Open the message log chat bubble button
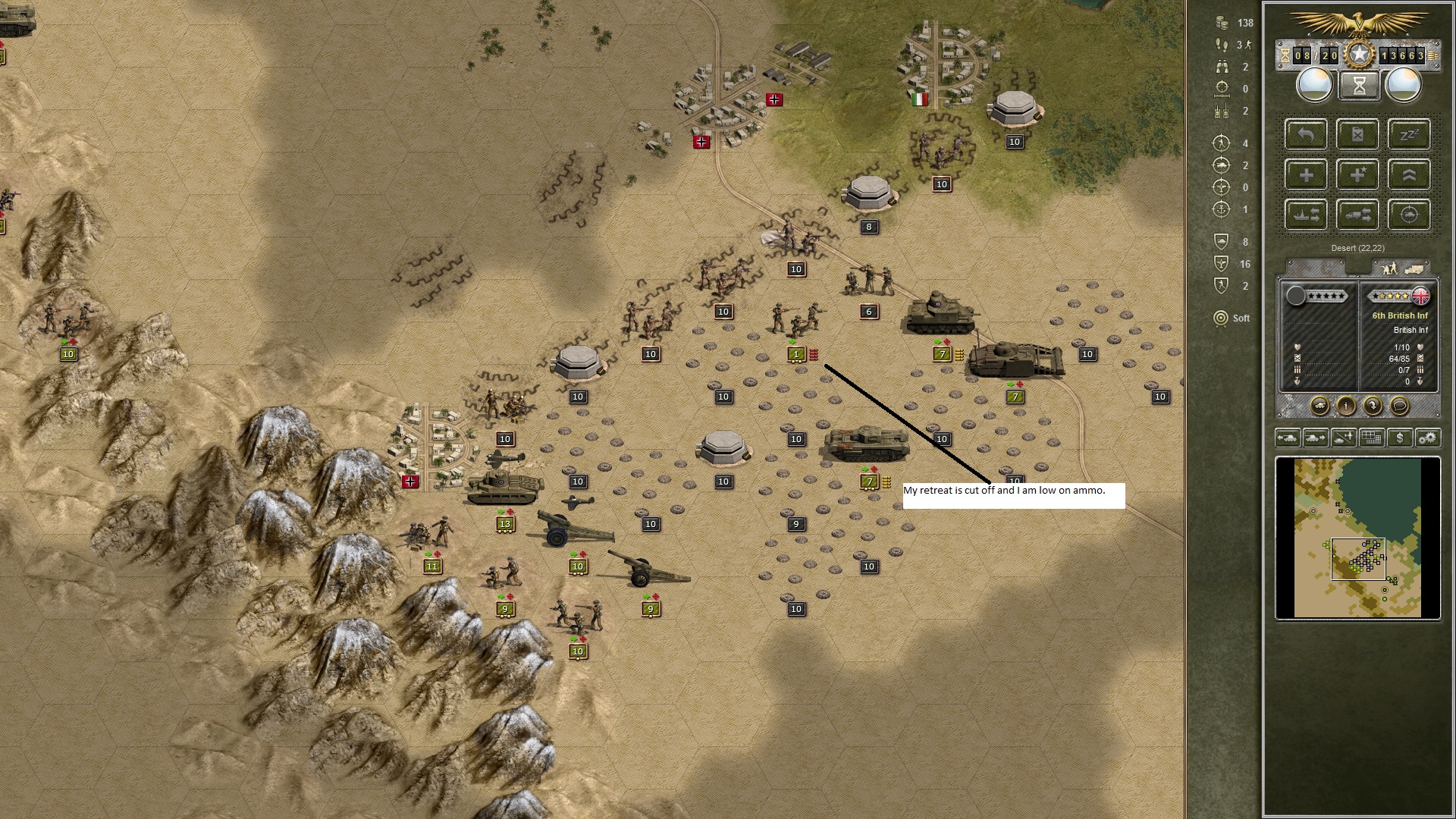This screenshot has height=819, width=1456. [x=1398, y=406]
